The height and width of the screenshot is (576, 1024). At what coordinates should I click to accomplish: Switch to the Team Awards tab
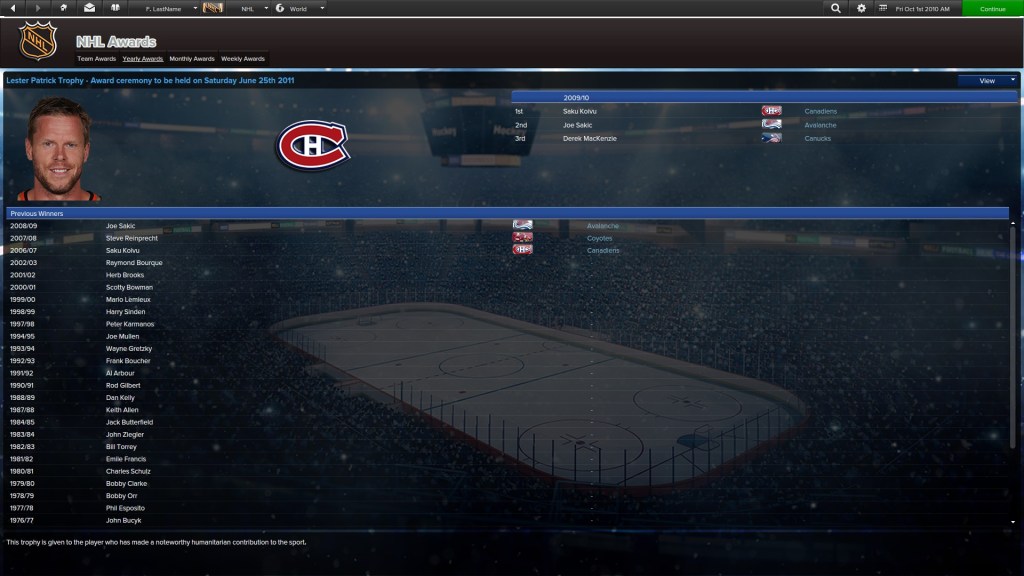[x=96, y=59]
